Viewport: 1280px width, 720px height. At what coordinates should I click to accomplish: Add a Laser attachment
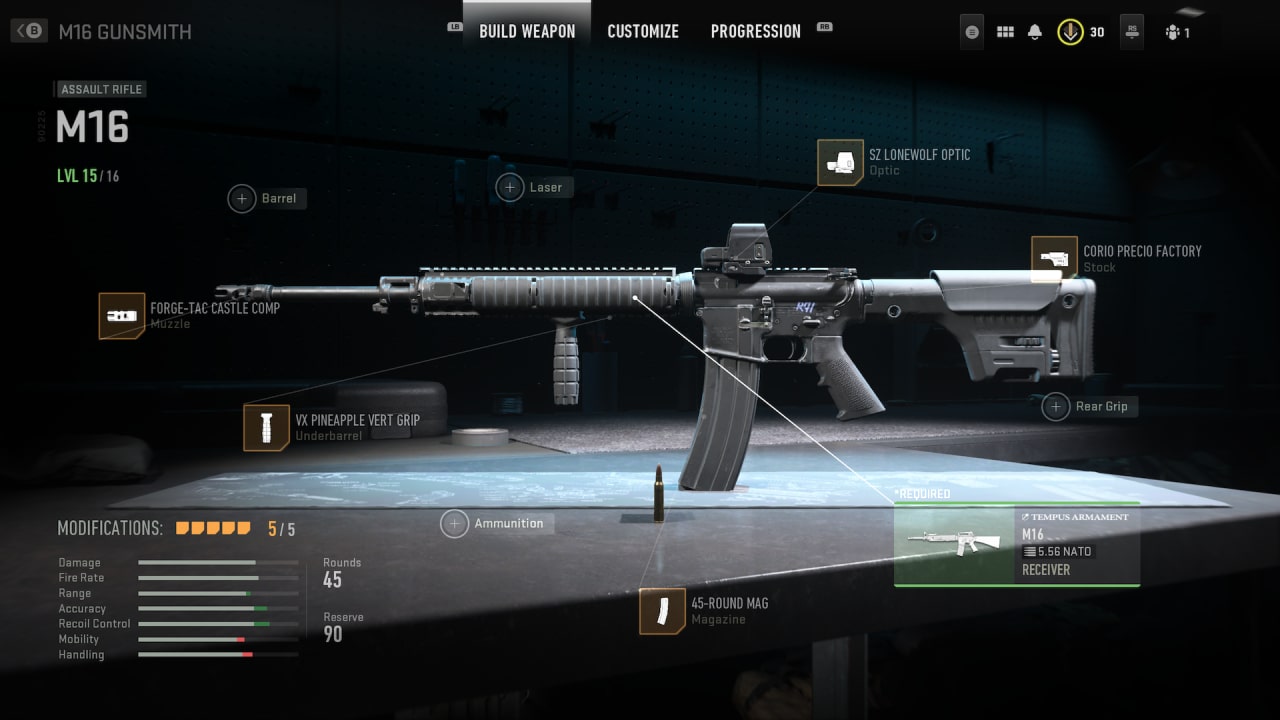pyautogui.click(x=510, y=187)
